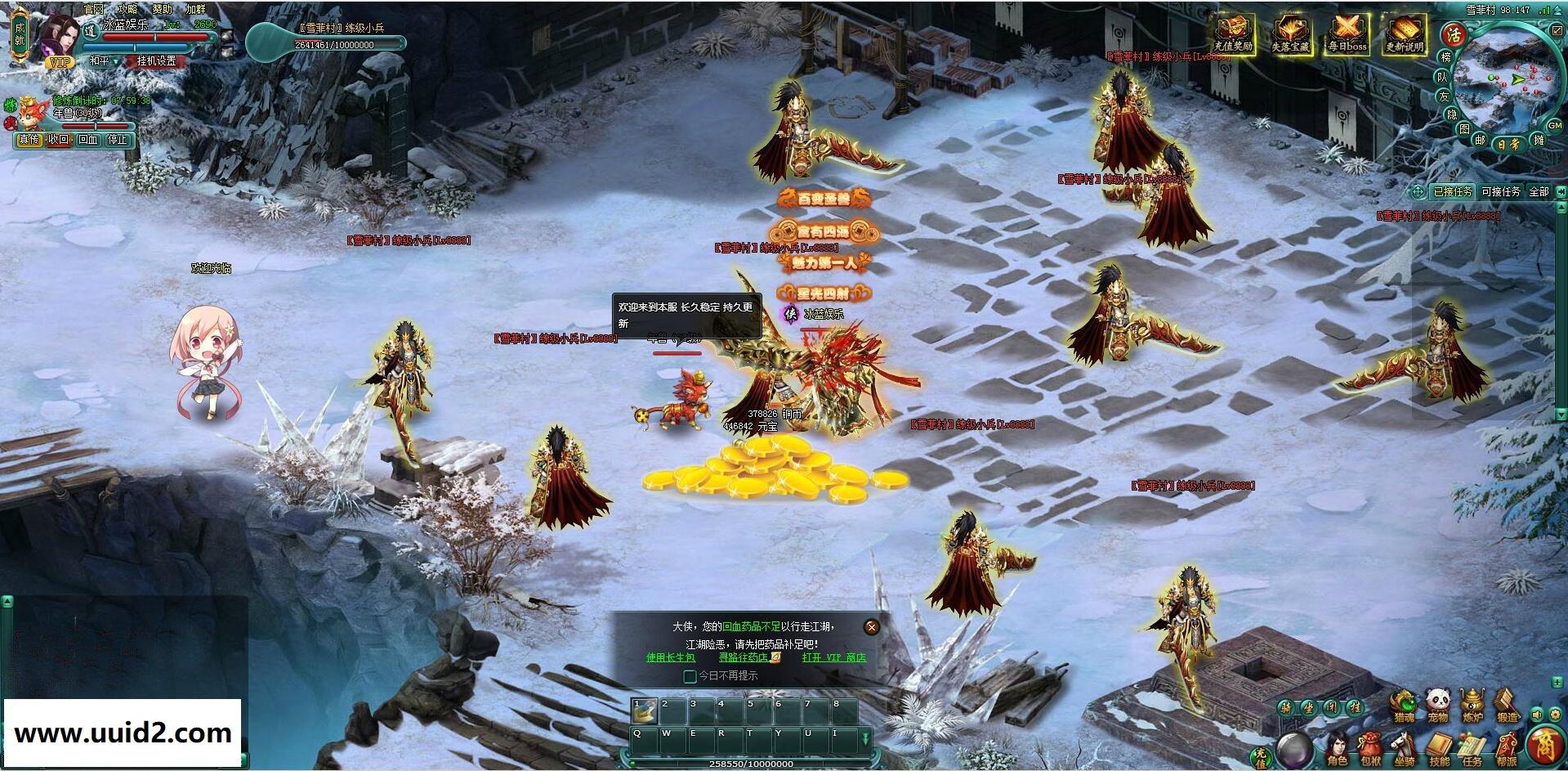
Task: Open the 宠物 panda pet menu
Action: 1438,704
